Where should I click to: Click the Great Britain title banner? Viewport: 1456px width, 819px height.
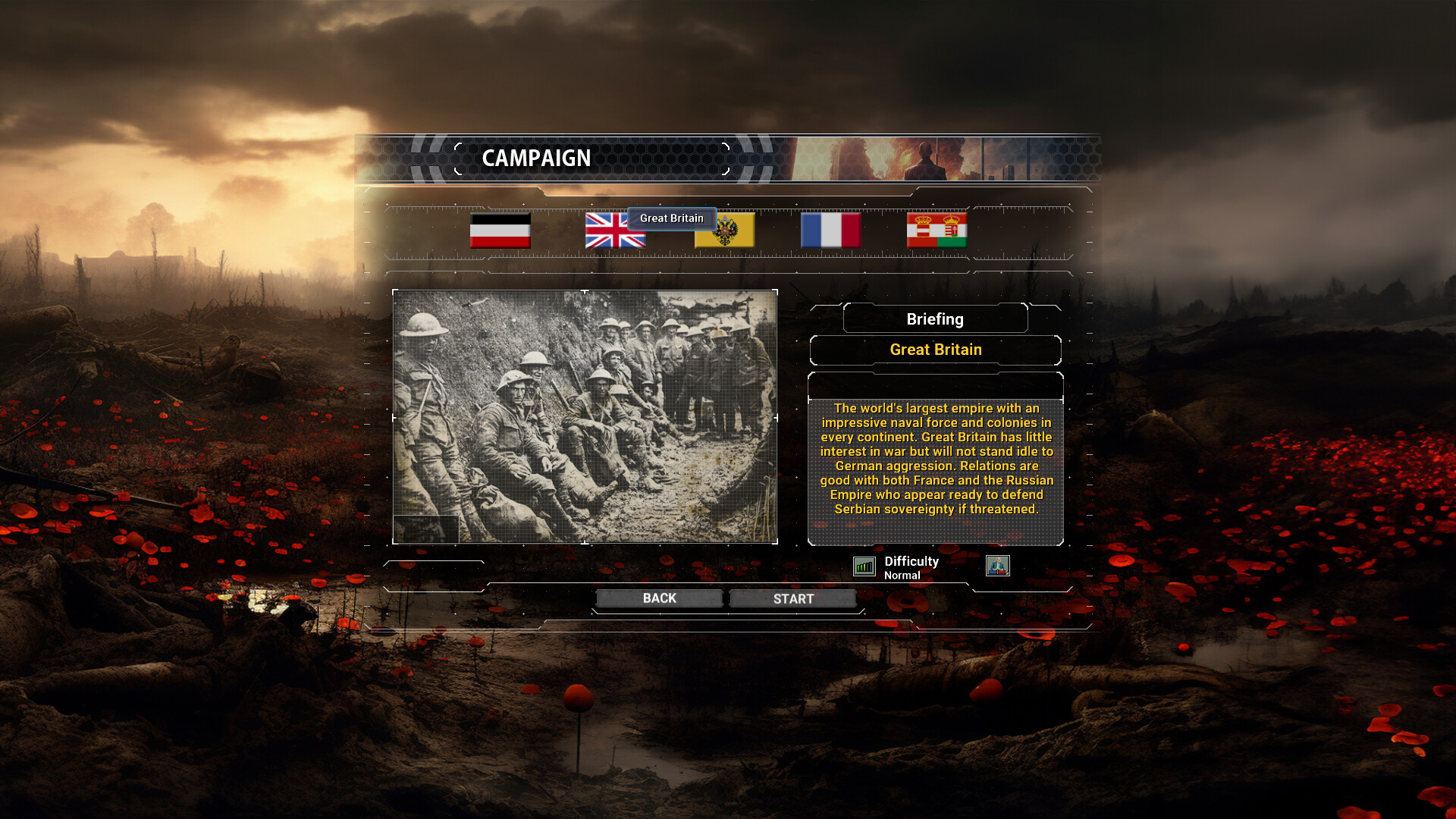[935, 350]
